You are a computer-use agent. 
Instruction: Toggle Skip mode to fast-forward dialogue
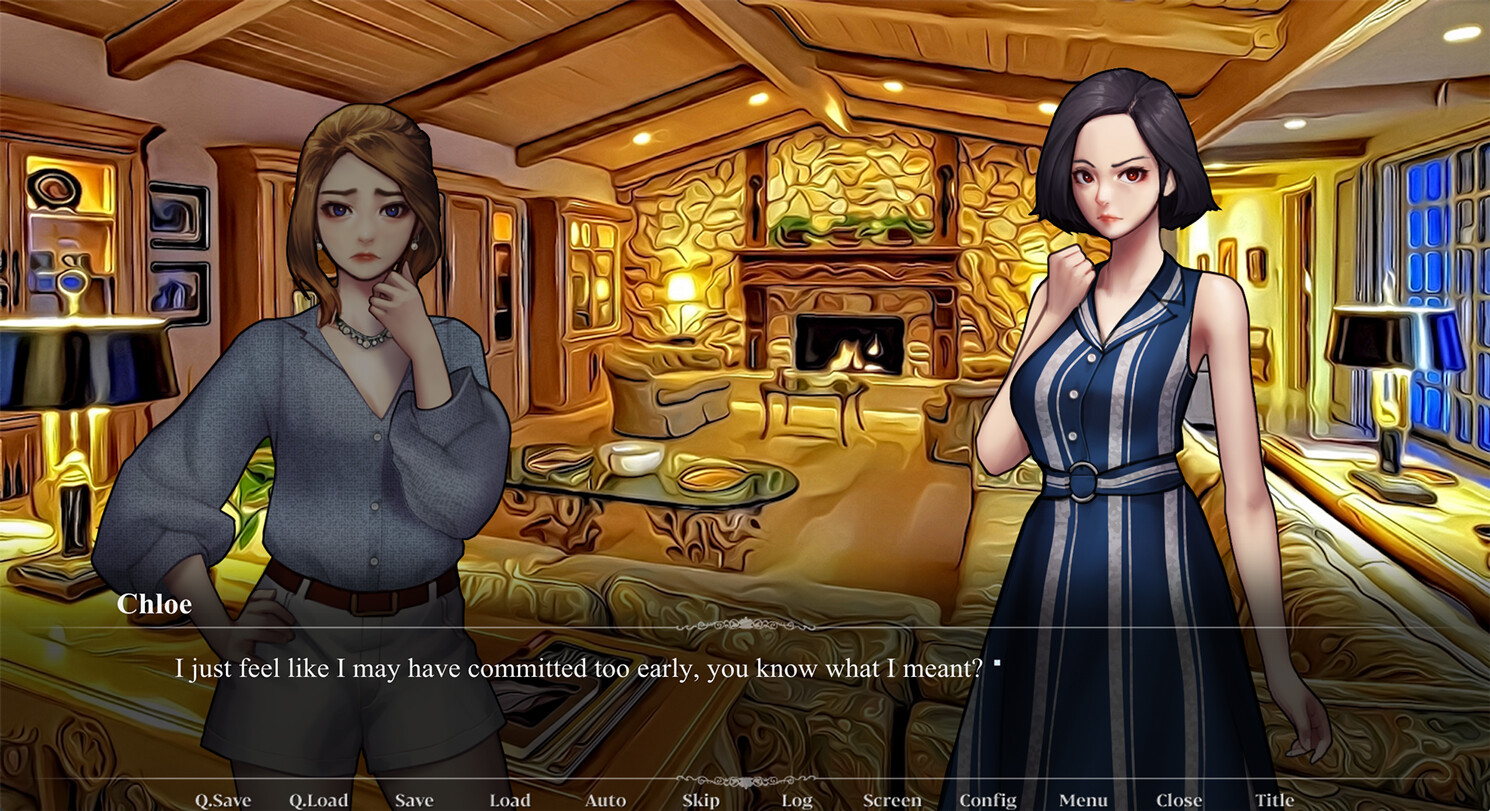[x=700, y=799]
